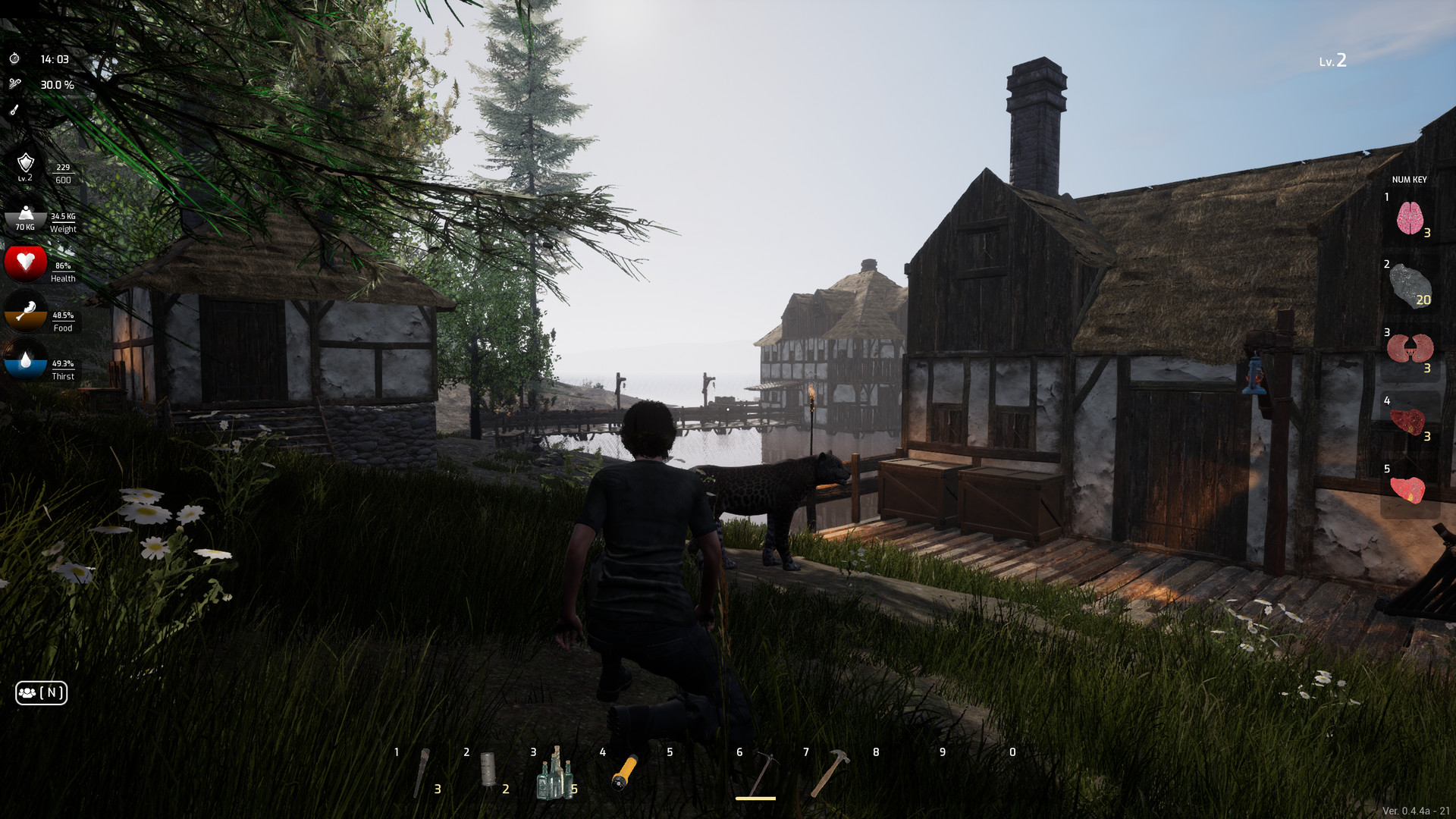The height and width of the screenshot is (819, 1456).
Task: Click the lungs item in NUM KEY slot 3
Action: (1412, 350)
